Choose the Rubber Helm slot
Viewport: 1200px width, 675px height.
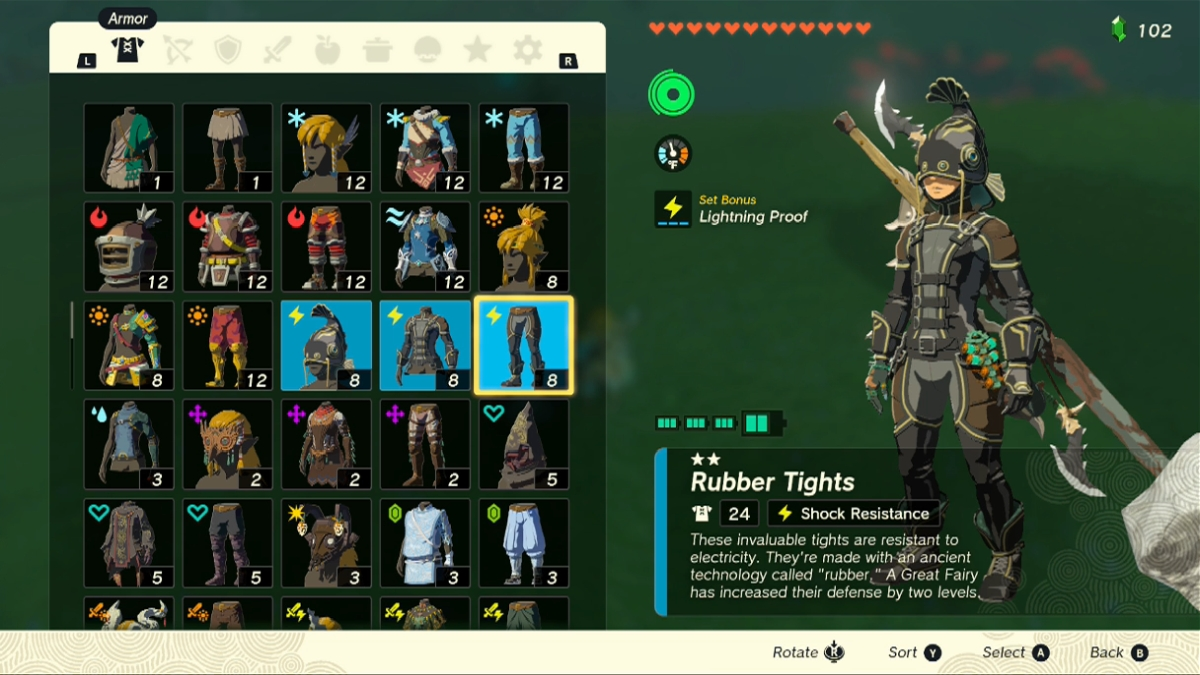[326, 345]
